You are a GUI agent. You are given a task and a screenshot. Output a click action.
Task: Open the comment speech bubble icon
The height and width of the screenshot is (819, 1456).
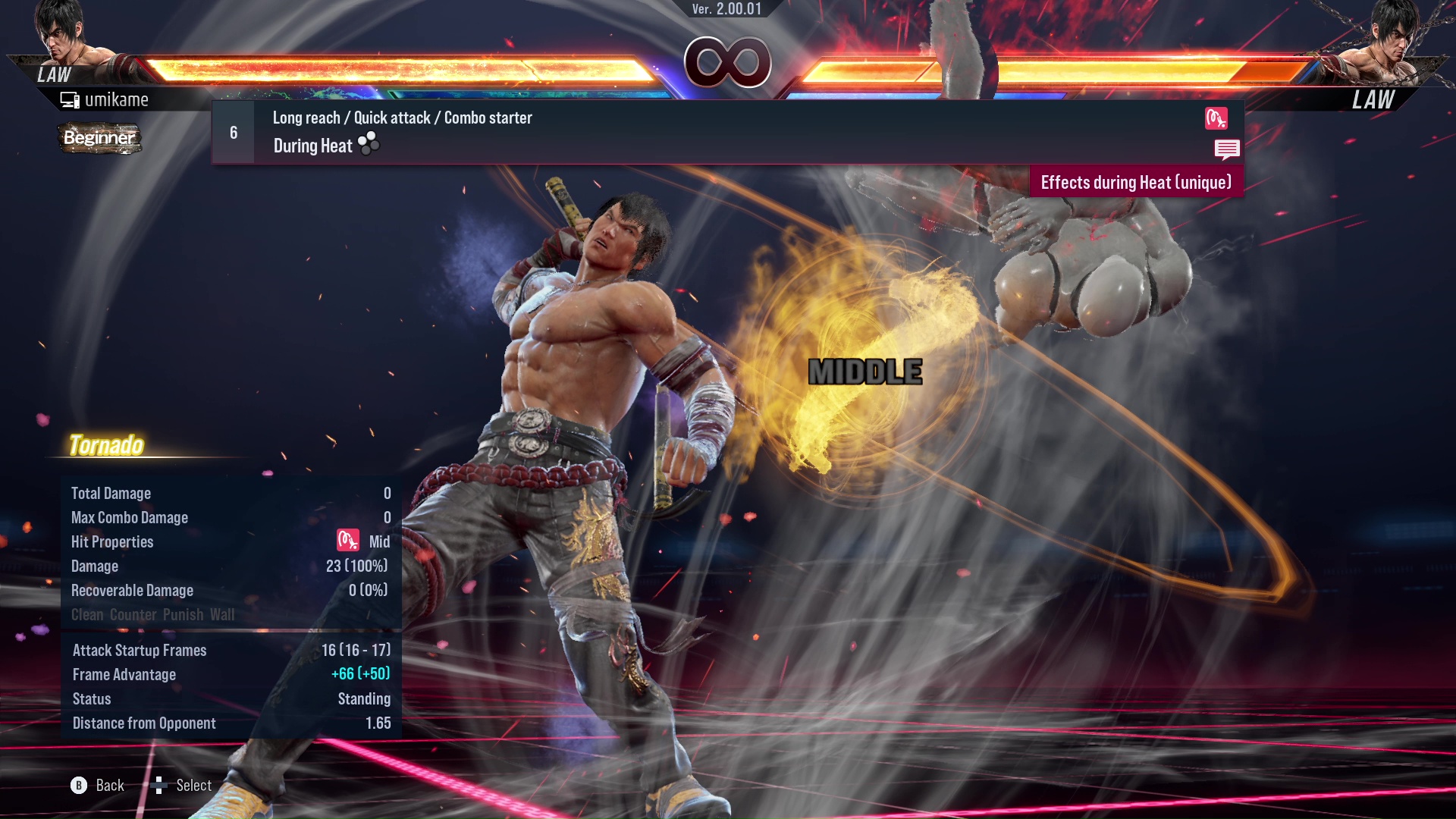[x=1227, y=149]
